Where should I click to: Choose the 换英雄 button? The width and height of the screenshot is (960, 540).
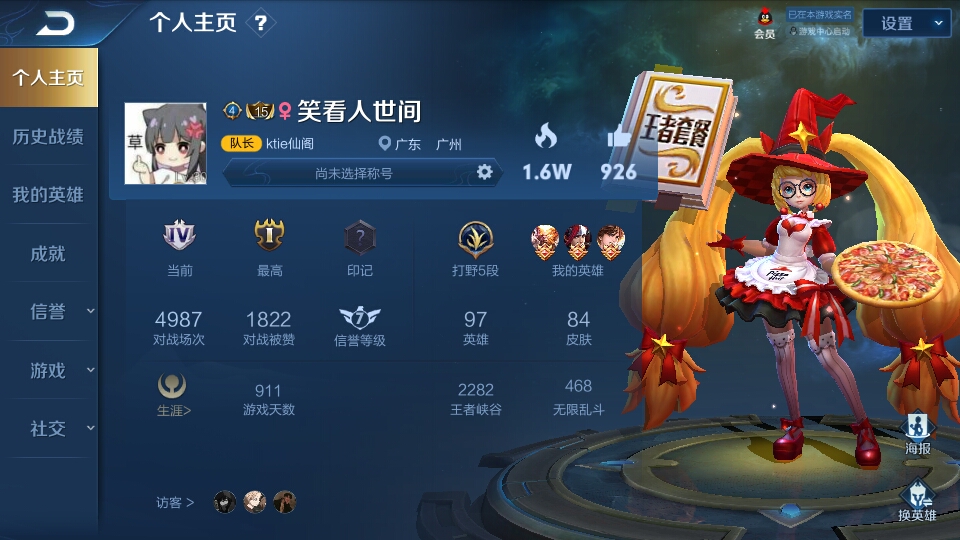click(x=917, y=502)
